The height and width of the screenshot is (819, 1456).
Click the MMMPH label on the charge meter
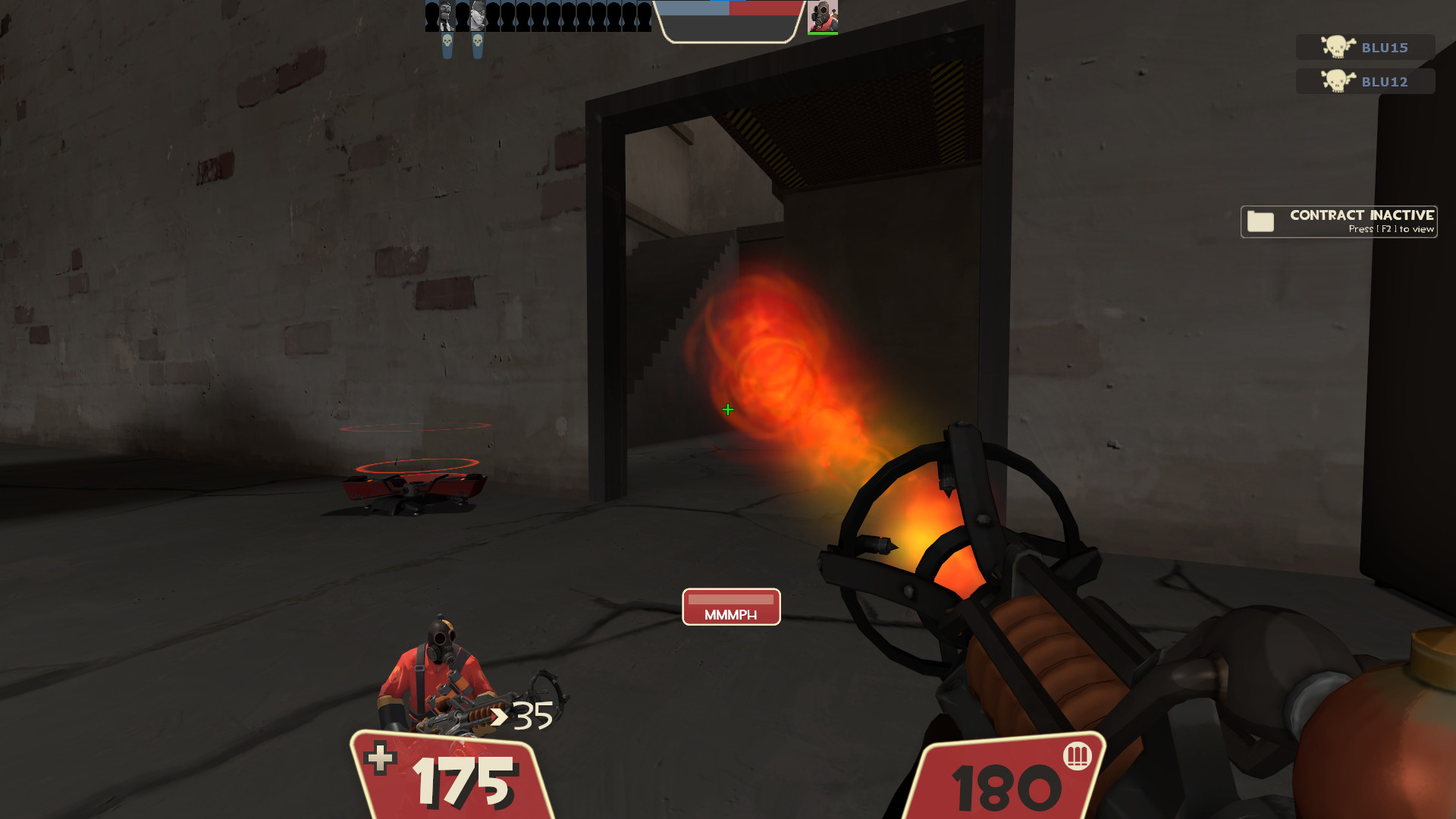730,614
